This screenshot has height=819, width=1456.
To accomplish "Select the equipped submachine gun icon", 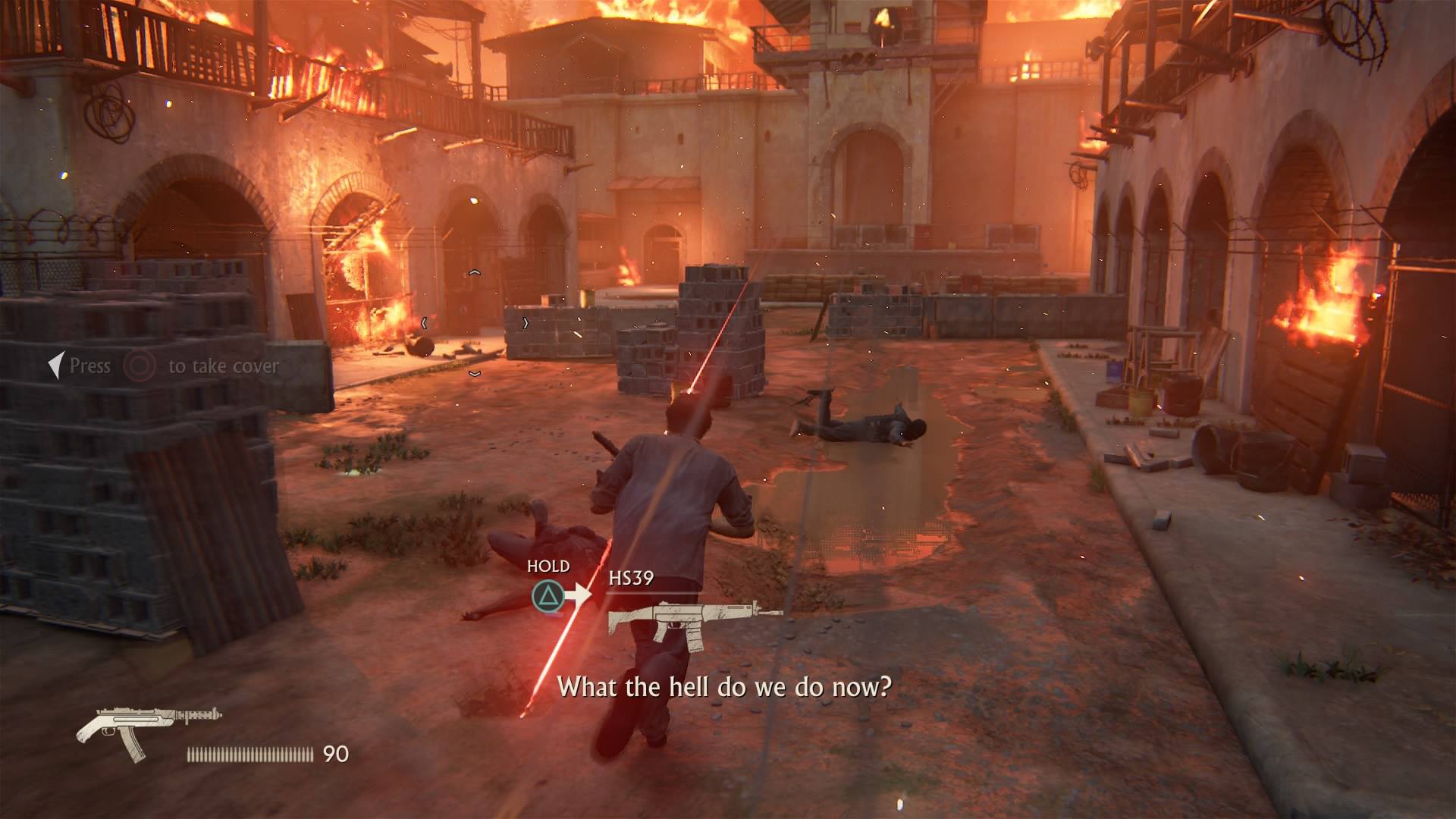I will coord(149,731).
